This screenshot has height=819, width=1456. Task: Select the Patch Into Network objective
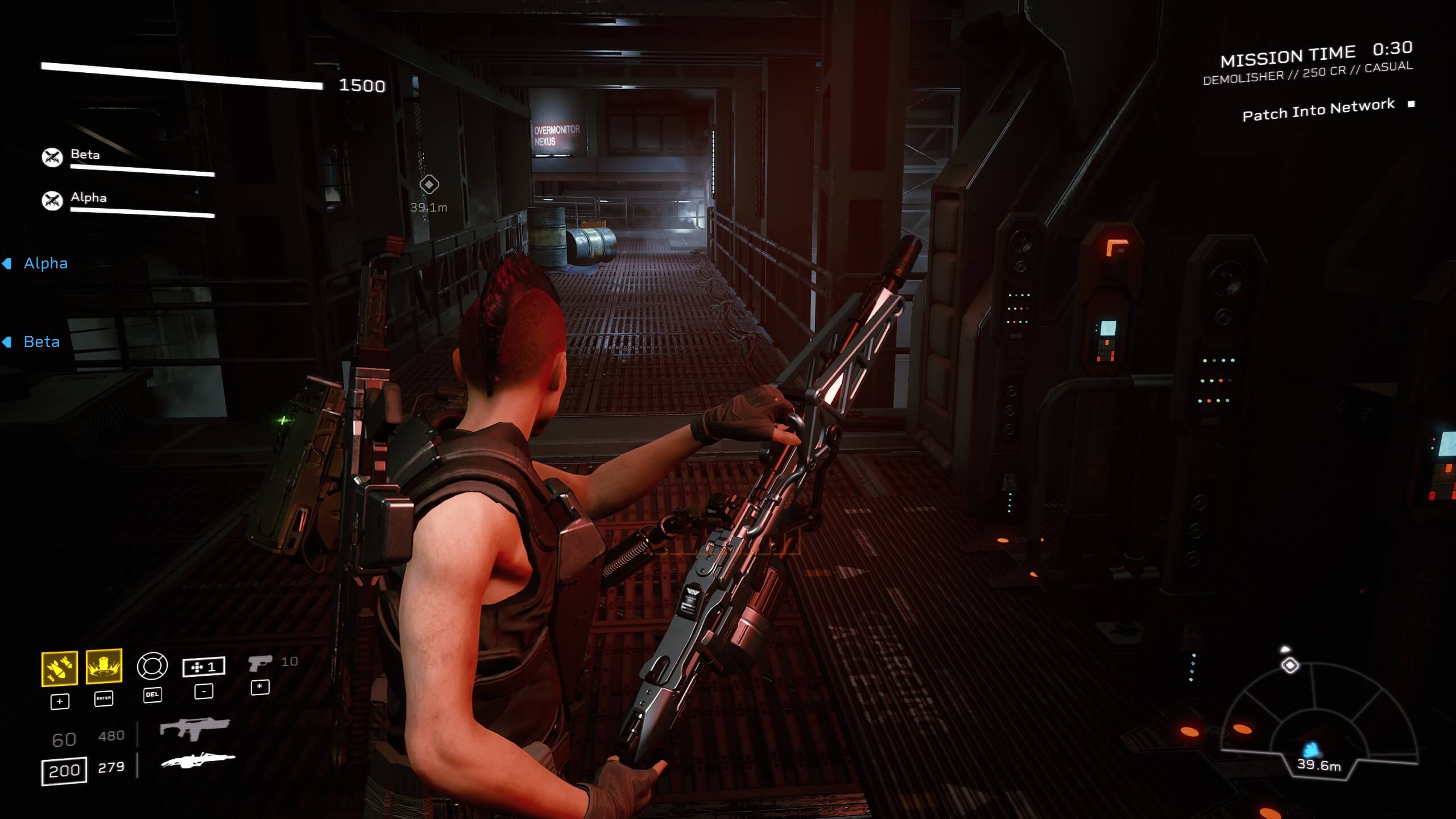tap(1318, 110)
